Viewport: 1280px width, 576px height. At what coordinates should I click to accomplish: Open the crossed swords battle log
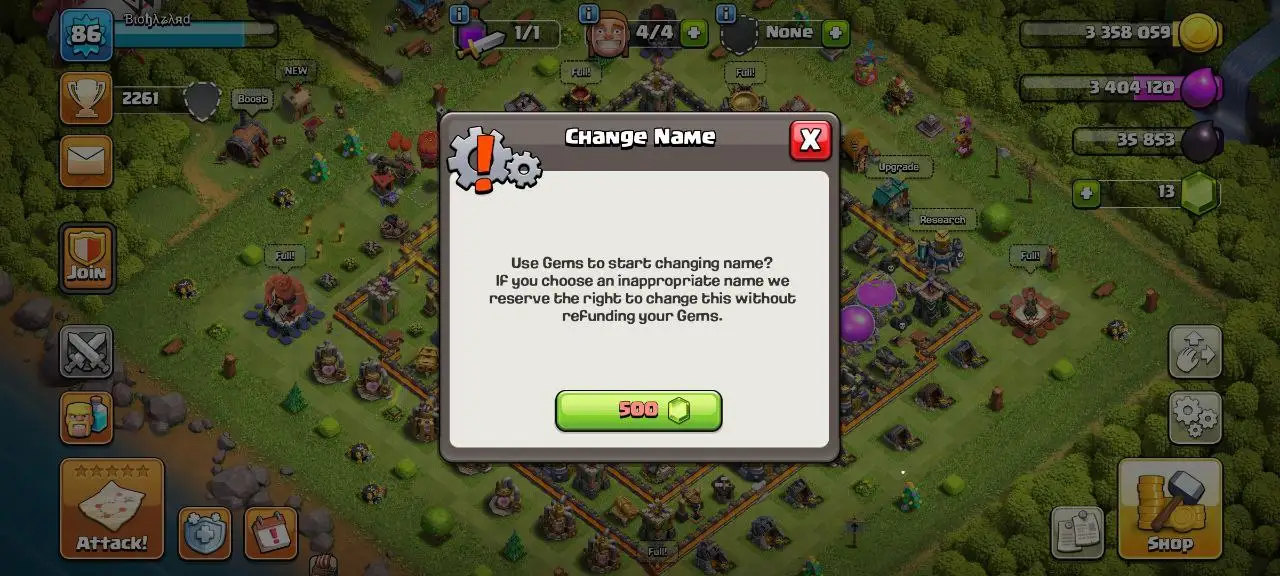pyautogui.click(x=86, y=351)
